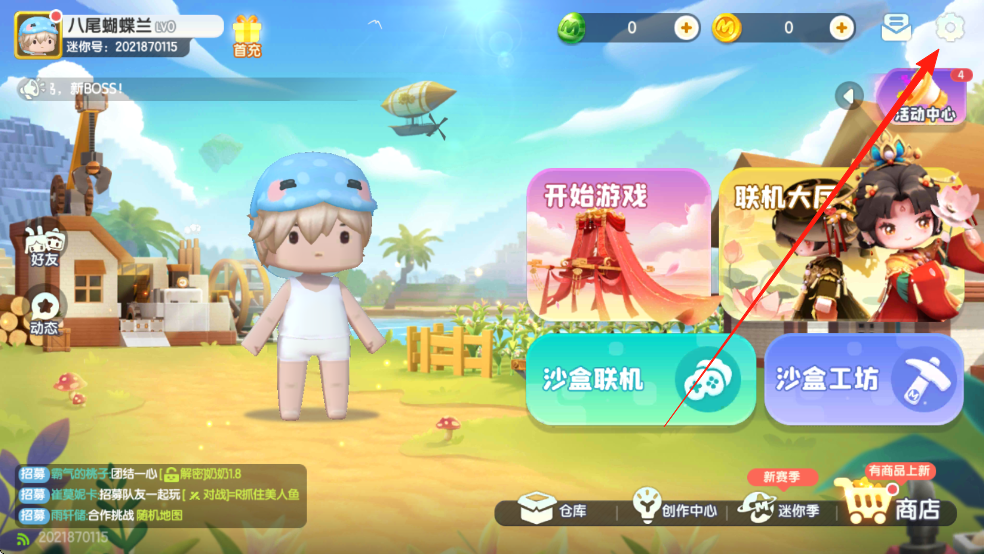Open the 商店 shop
The height and width of the screenshot is (554, 984).
tap(895, 506)
